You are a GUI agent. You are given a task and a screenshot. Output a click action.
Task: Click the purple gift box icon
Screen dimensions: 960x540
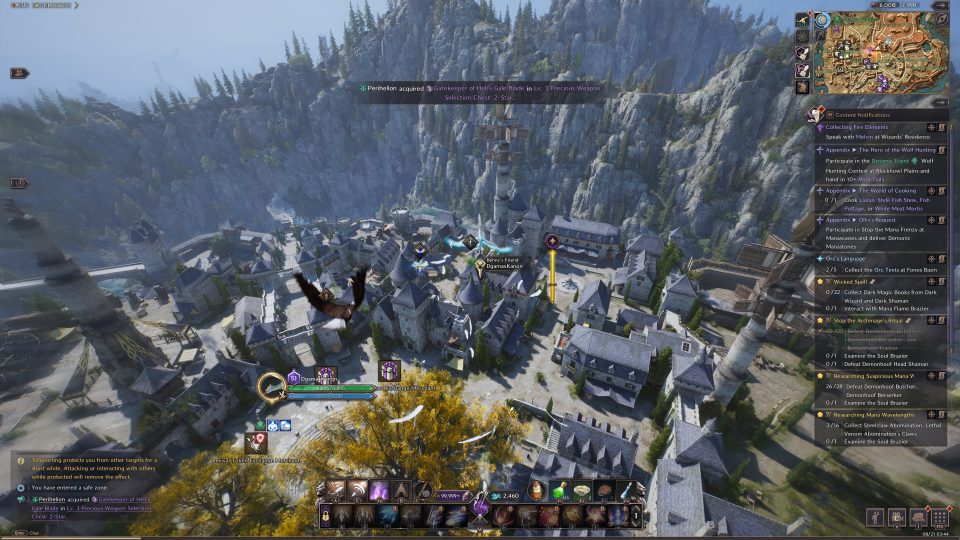pos(389,371)
